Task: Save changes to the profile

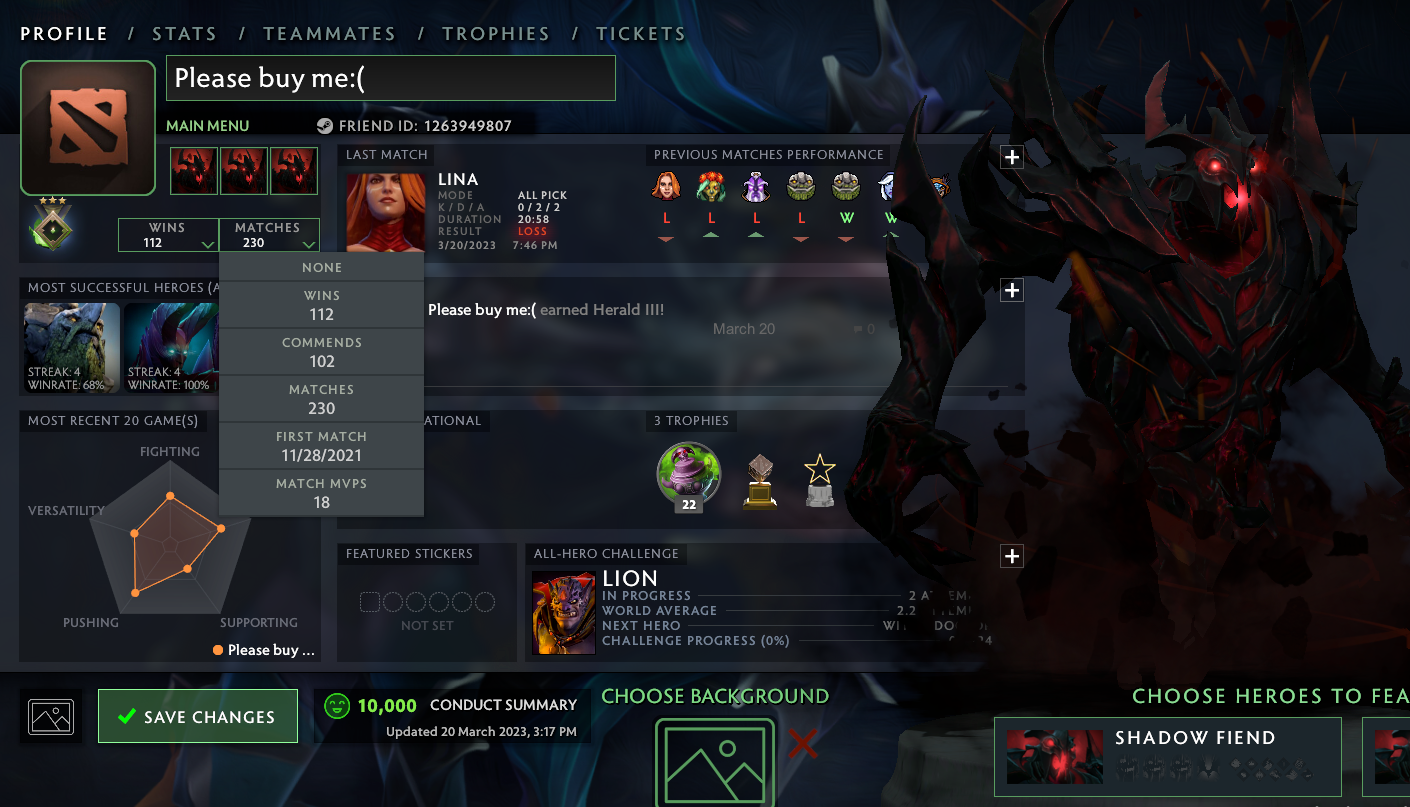Action: pyautogui.click(x=198, y=716)
